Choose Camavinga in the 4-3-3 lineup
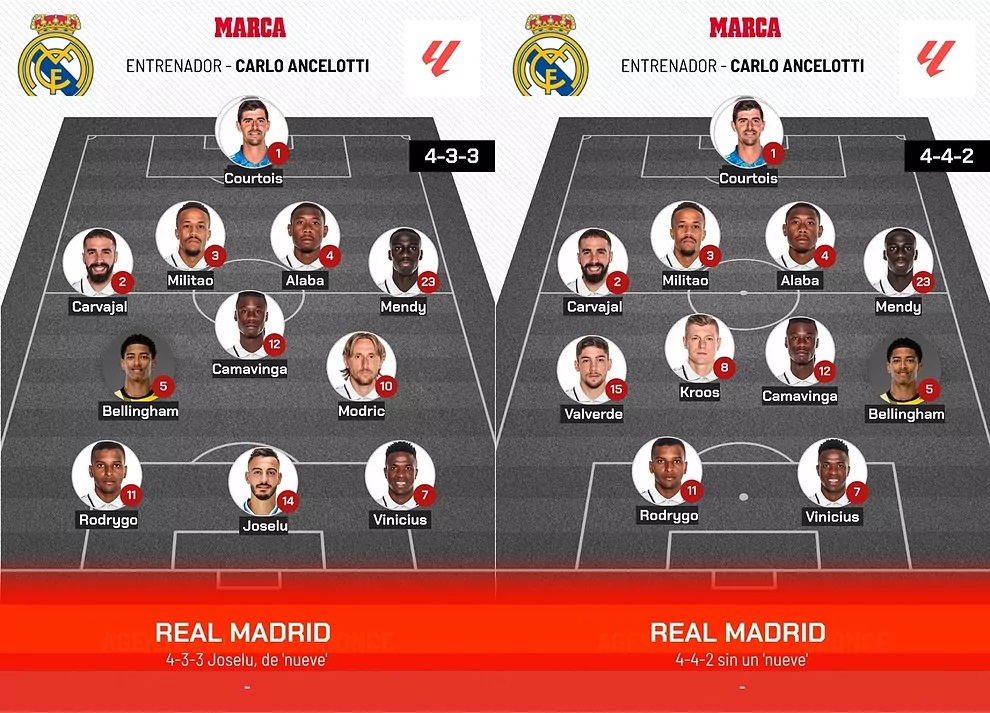 [250, 325]
